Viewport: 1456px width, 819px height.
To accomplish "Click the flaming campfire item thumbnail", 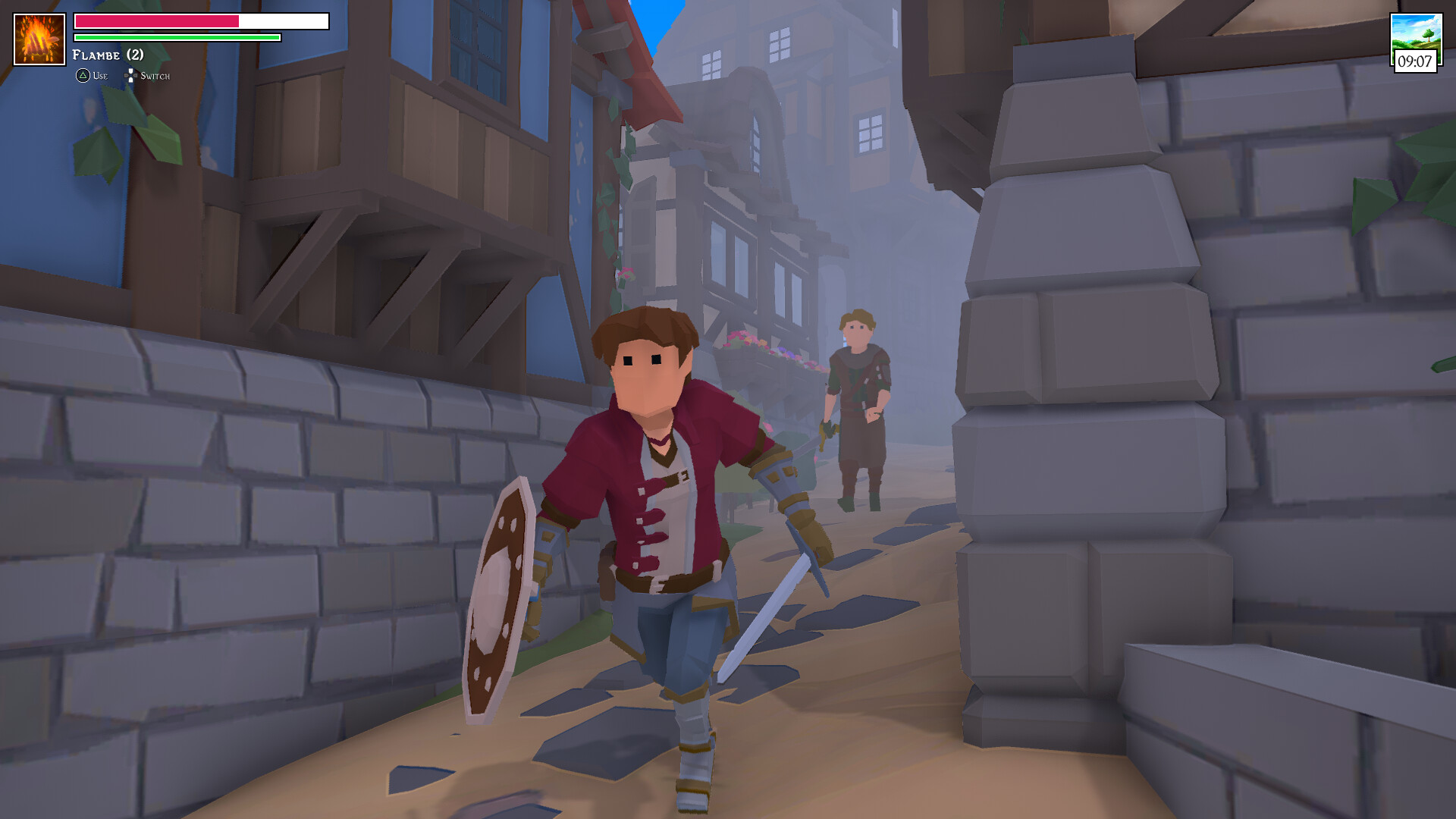I will click(x=38, y=38).
